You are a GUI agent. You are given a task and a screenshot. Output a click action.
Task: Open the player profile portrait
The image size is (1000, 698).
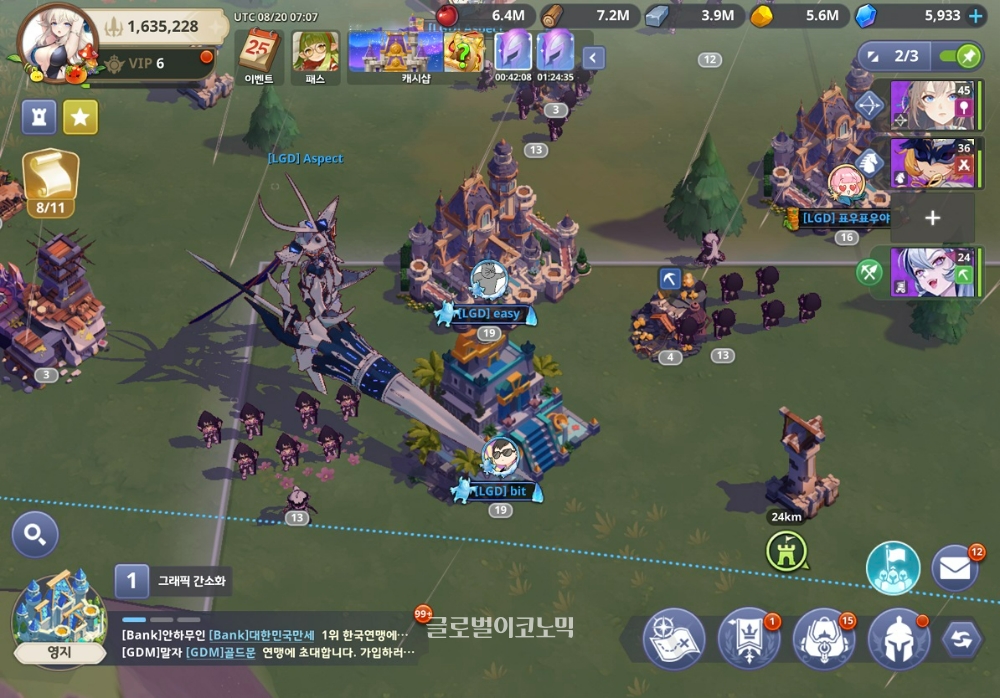pos(51,40)
